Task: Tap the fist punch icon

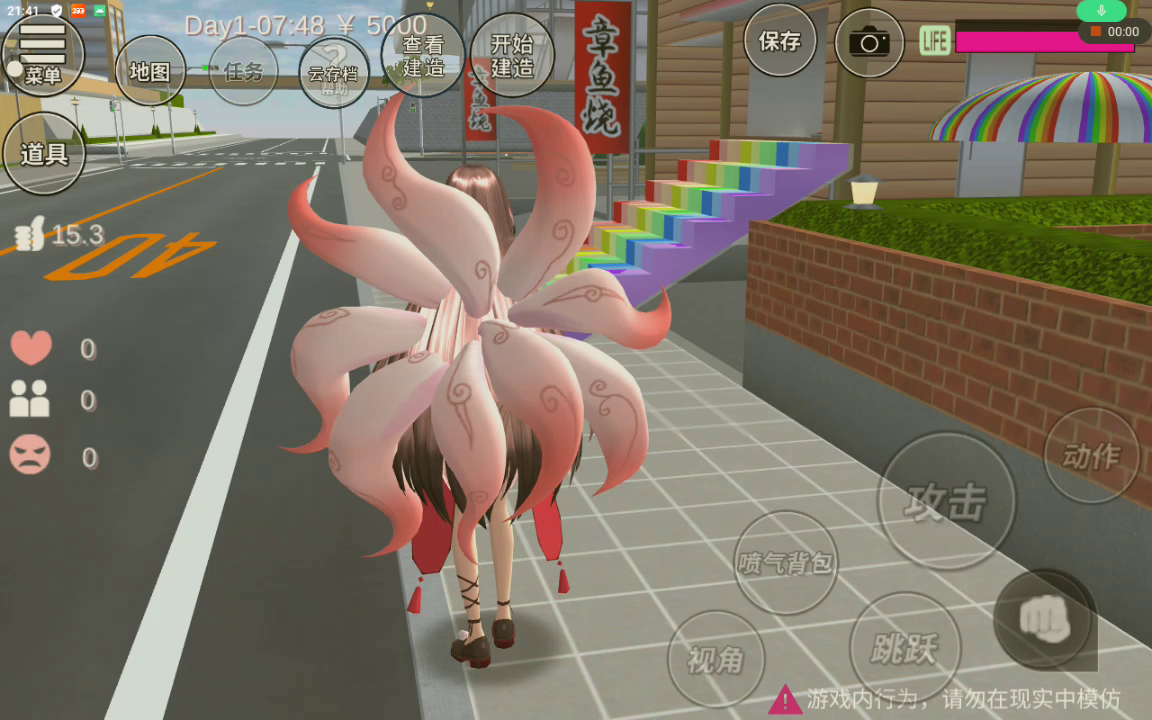Action: click(1044, 620)
